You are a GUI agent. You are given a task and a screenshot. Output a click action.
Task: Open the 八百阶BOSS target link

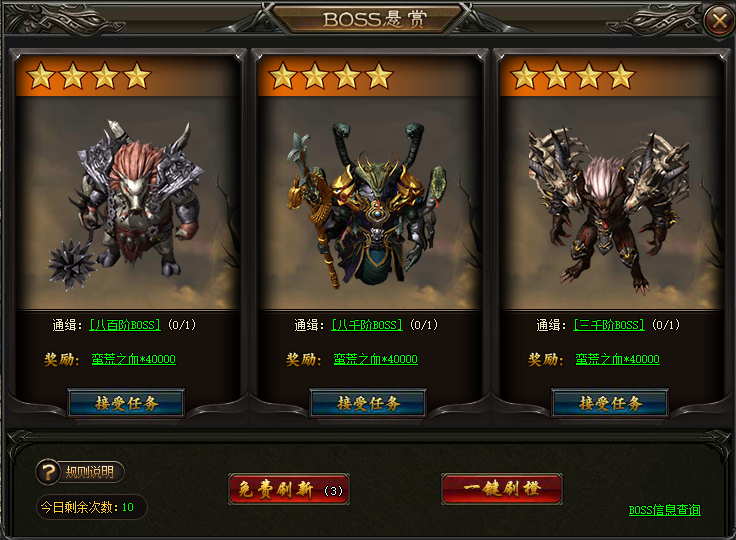tap(124, 325)
